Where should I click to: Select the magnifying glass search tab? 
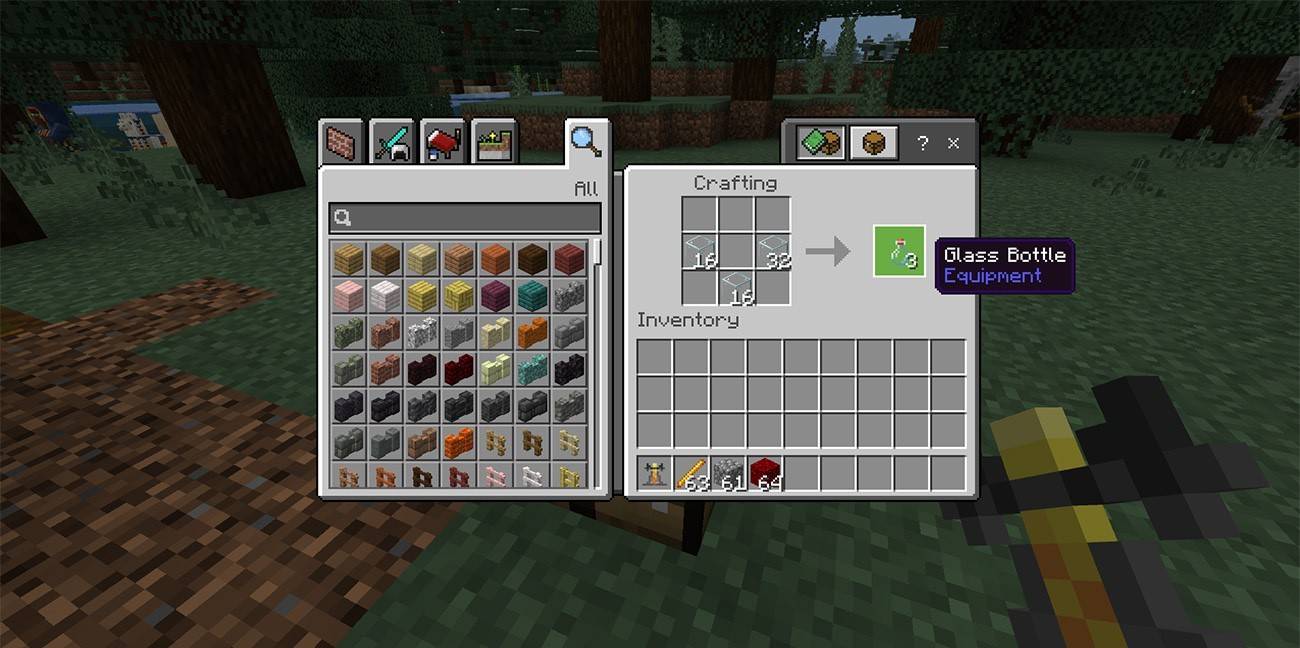pyautogui.click(x=585, y=142)
